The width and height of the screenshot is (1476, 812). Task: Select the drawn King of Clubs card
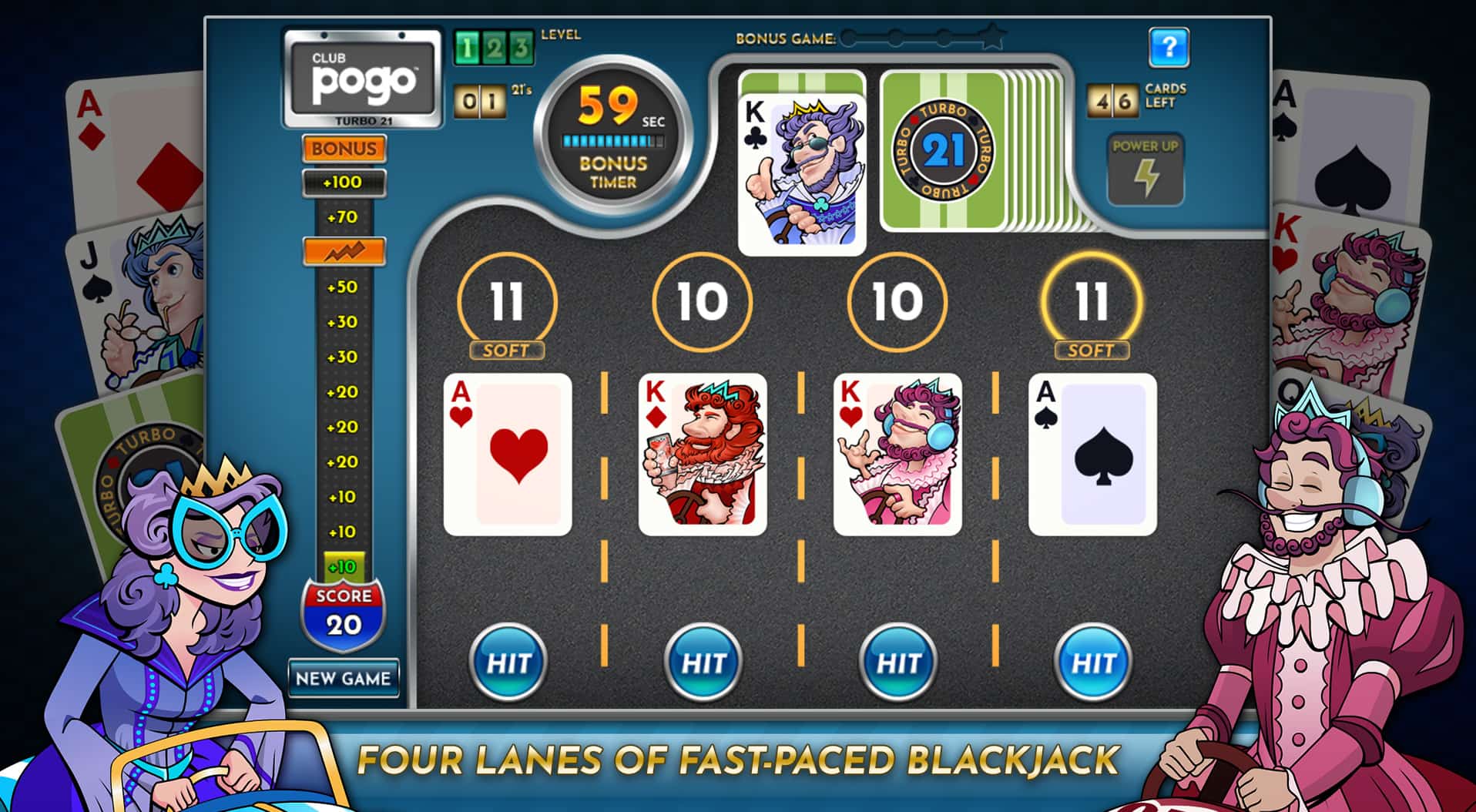[x=801, y=174]
